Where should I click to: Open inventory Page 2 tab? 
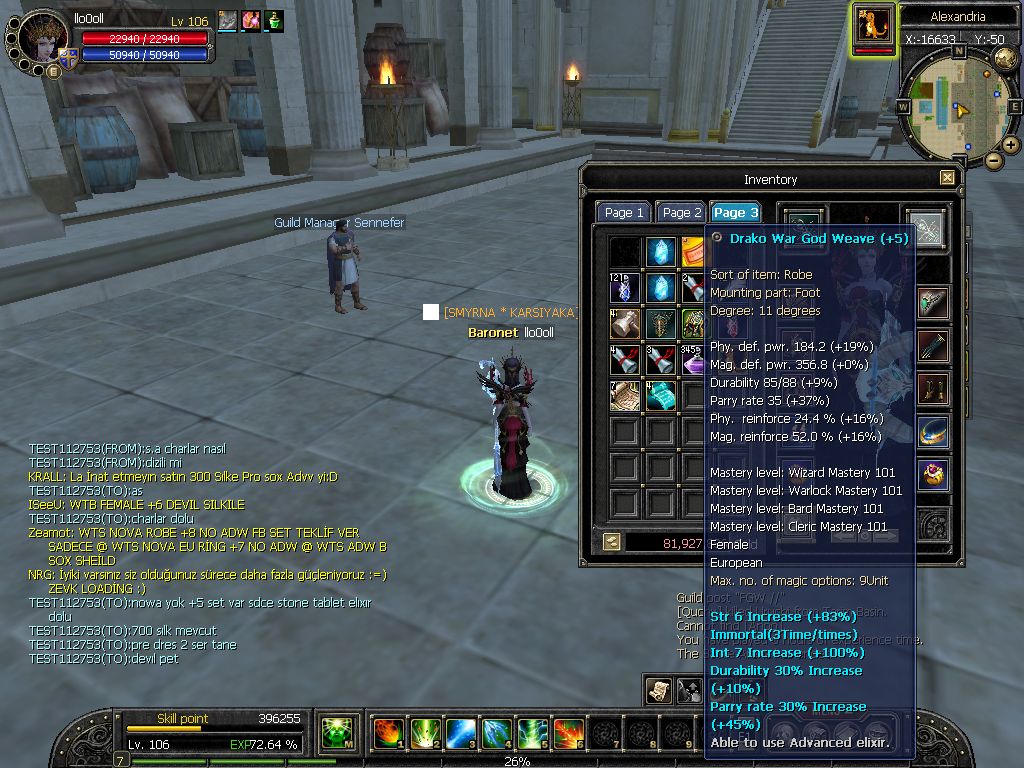(682, 213)
